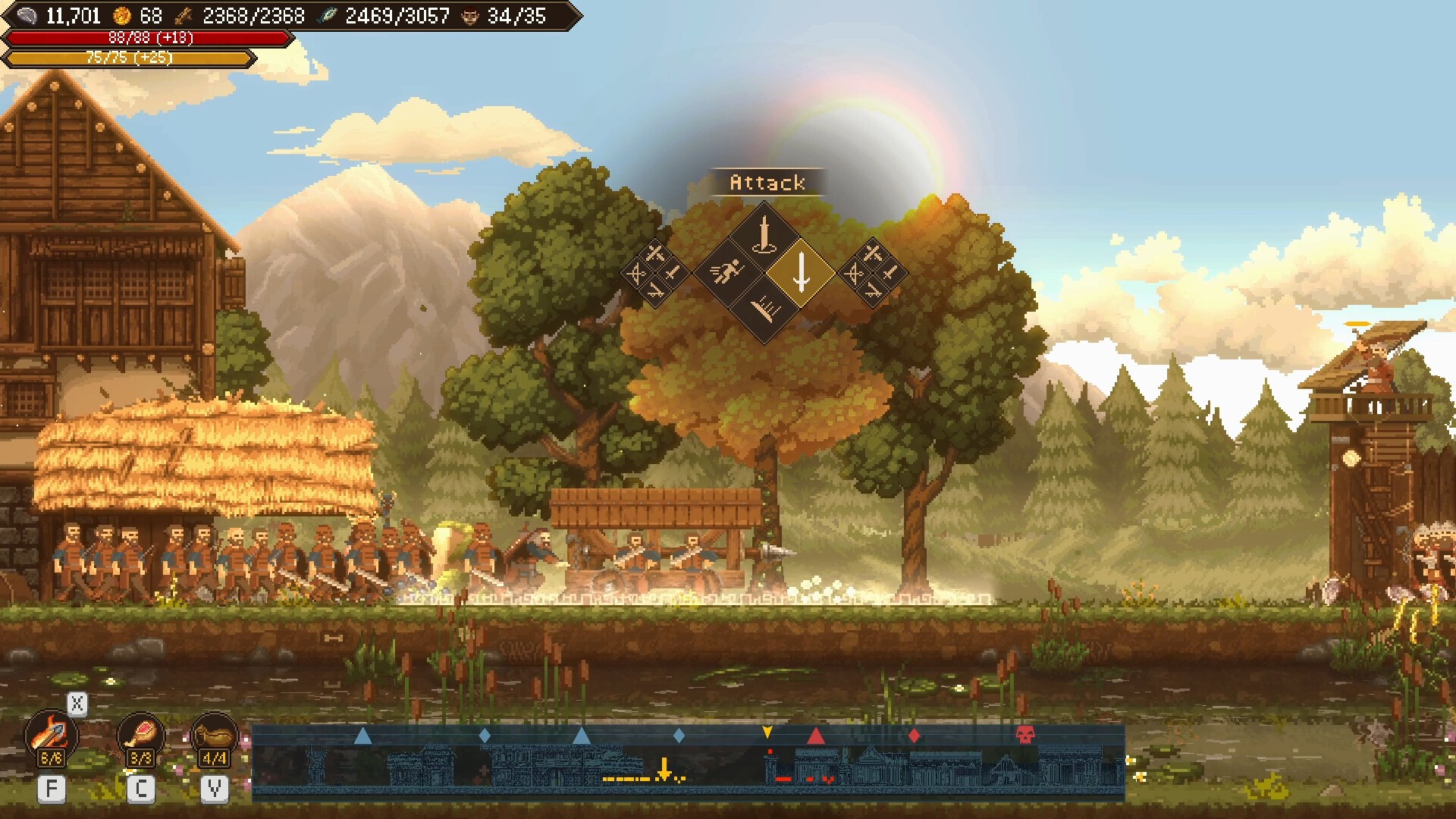Viewport: 1456px width, 819px height.
Task: Open the unit-type selector right of the wheel
Action: point(873,272)
